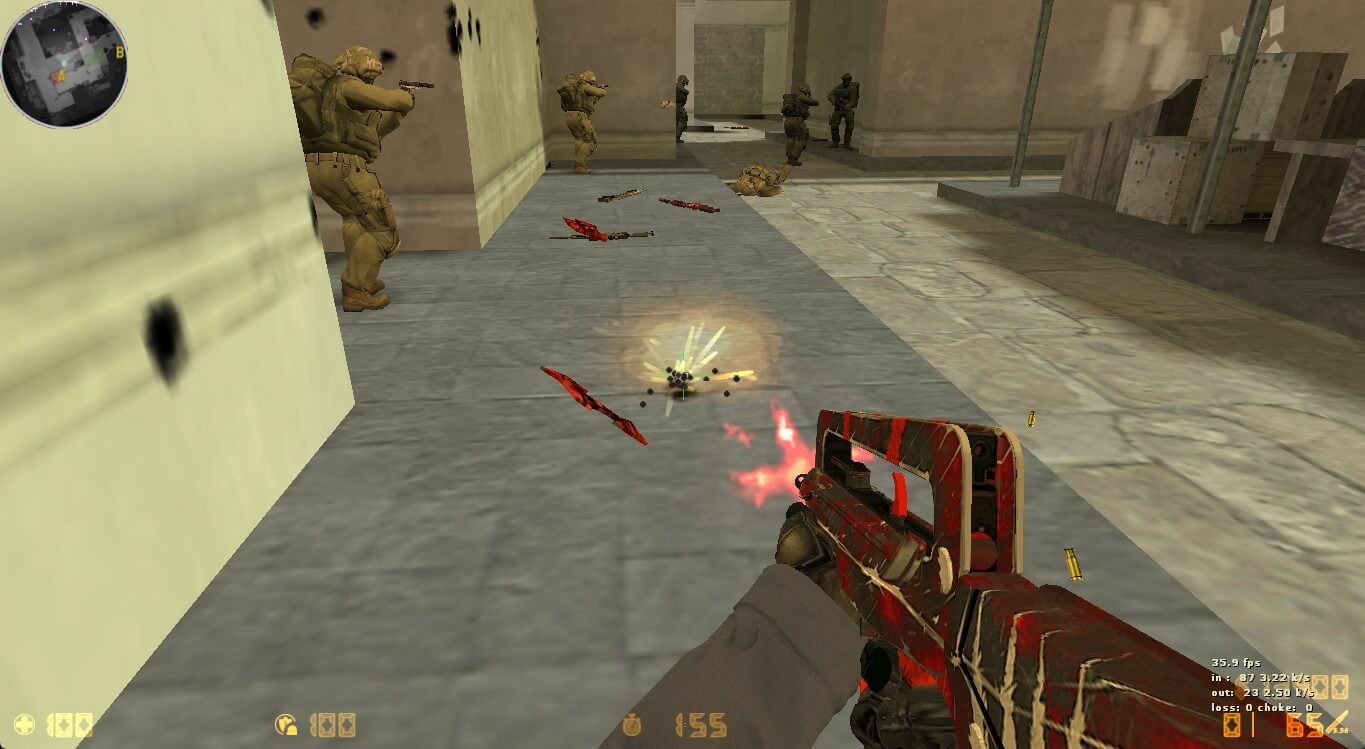Click the orange player dot on radar

pos(55,76)
